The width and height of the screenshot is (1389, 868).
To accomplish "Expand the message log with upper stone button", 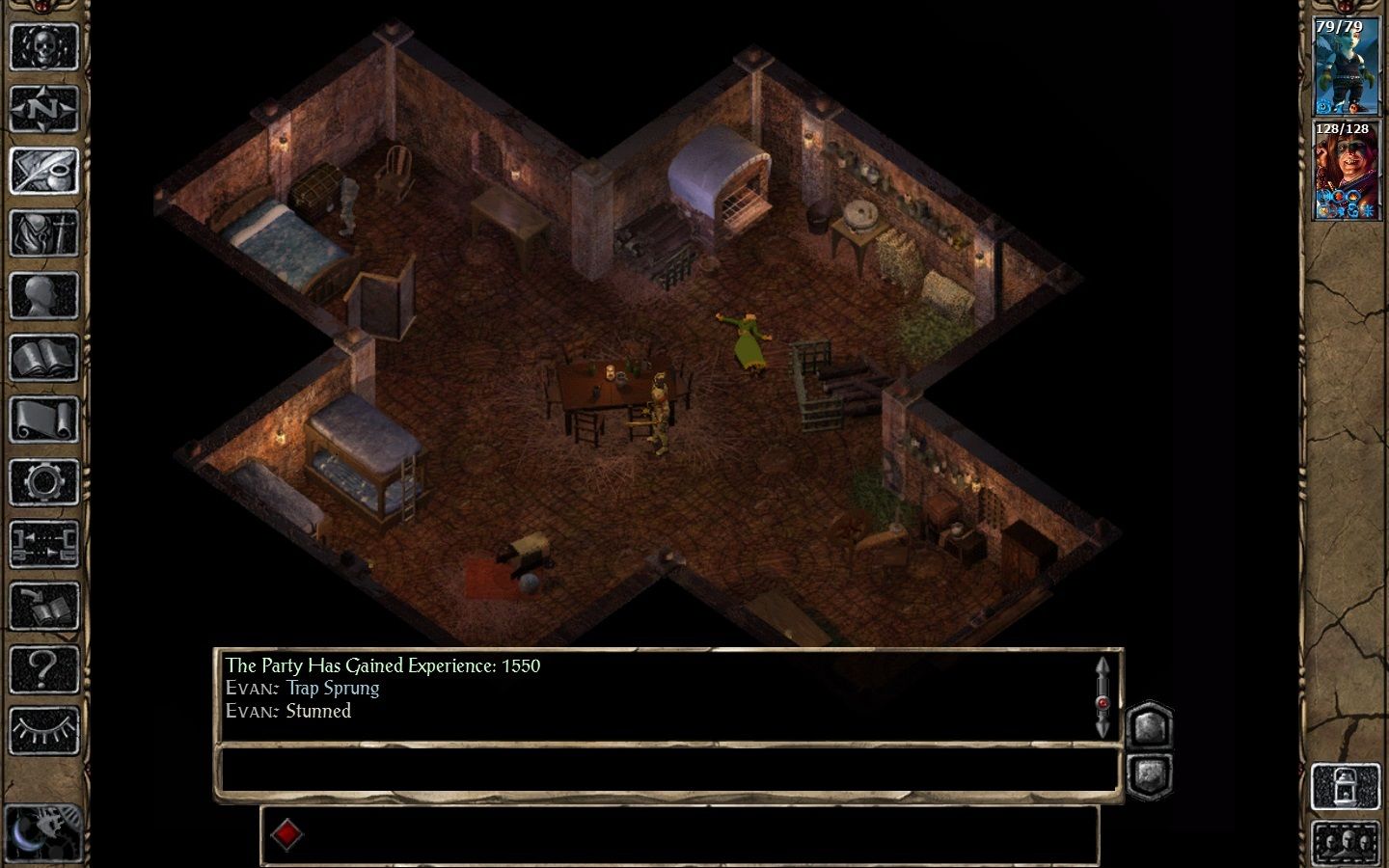I will (1148, 728).
